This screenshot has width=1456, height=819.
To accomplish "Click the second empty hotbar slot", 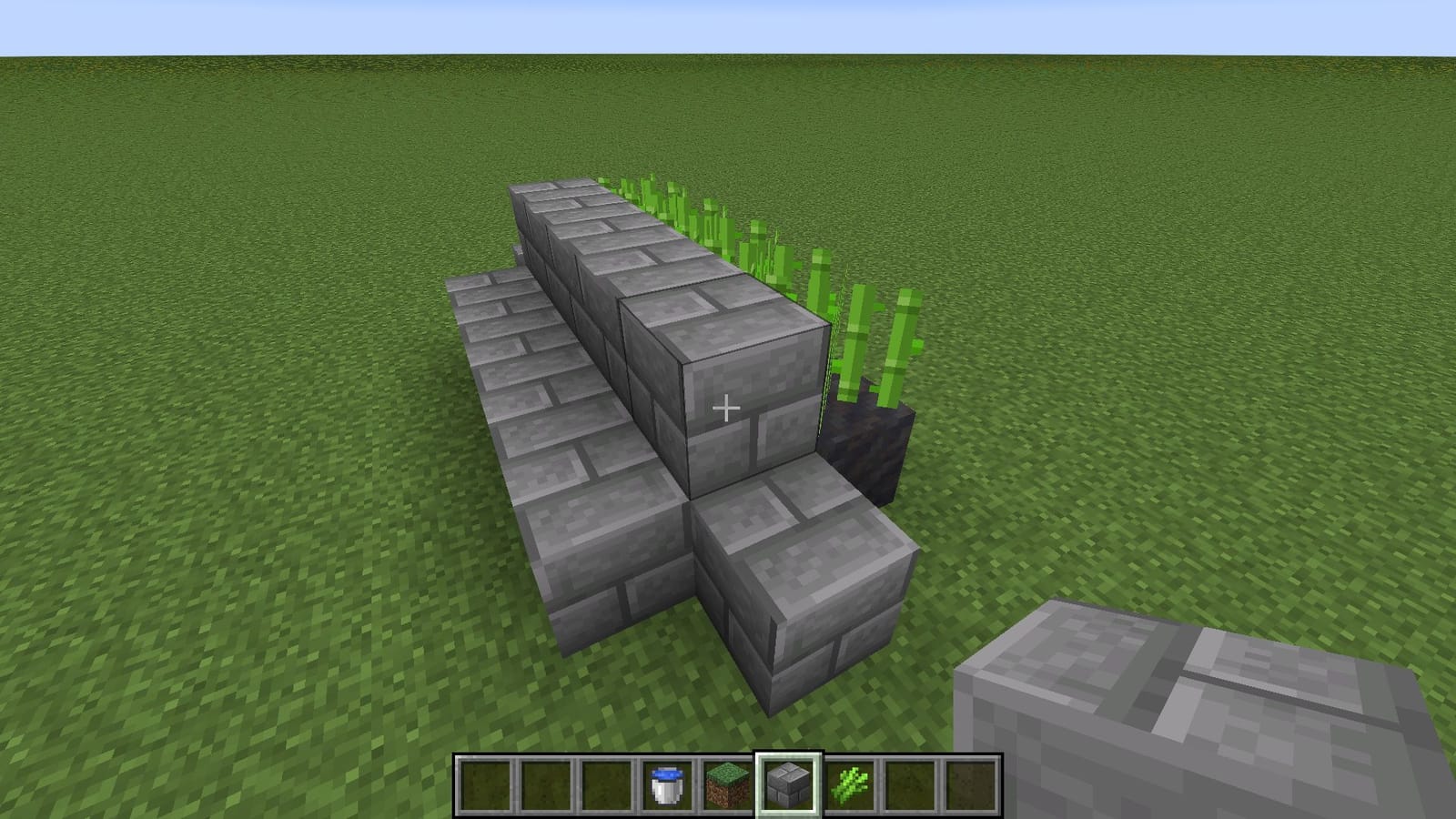I will [544, 784].
